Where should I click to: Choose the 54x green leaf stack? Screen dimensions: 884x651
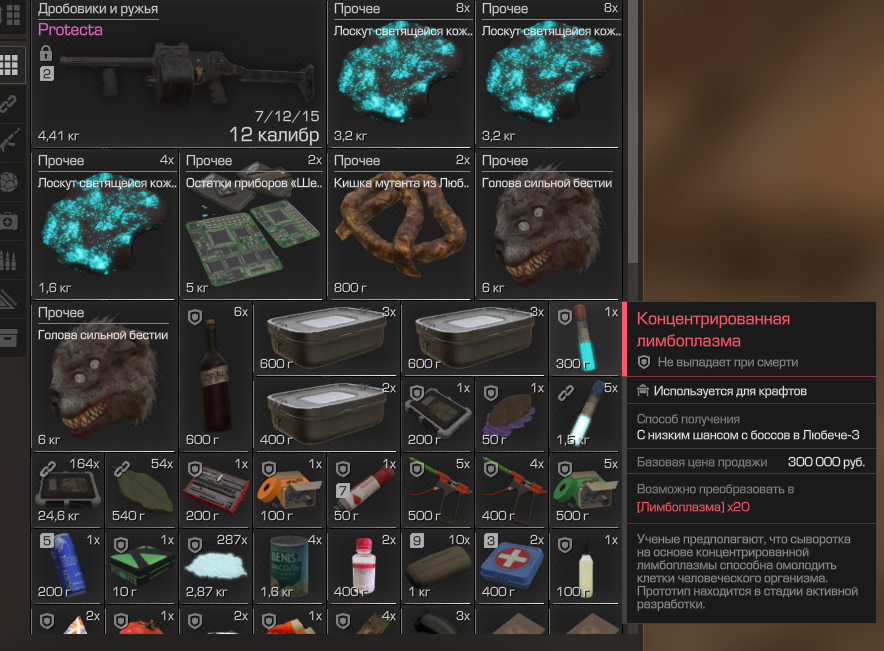pyautogui.click(x=141, y=491)
